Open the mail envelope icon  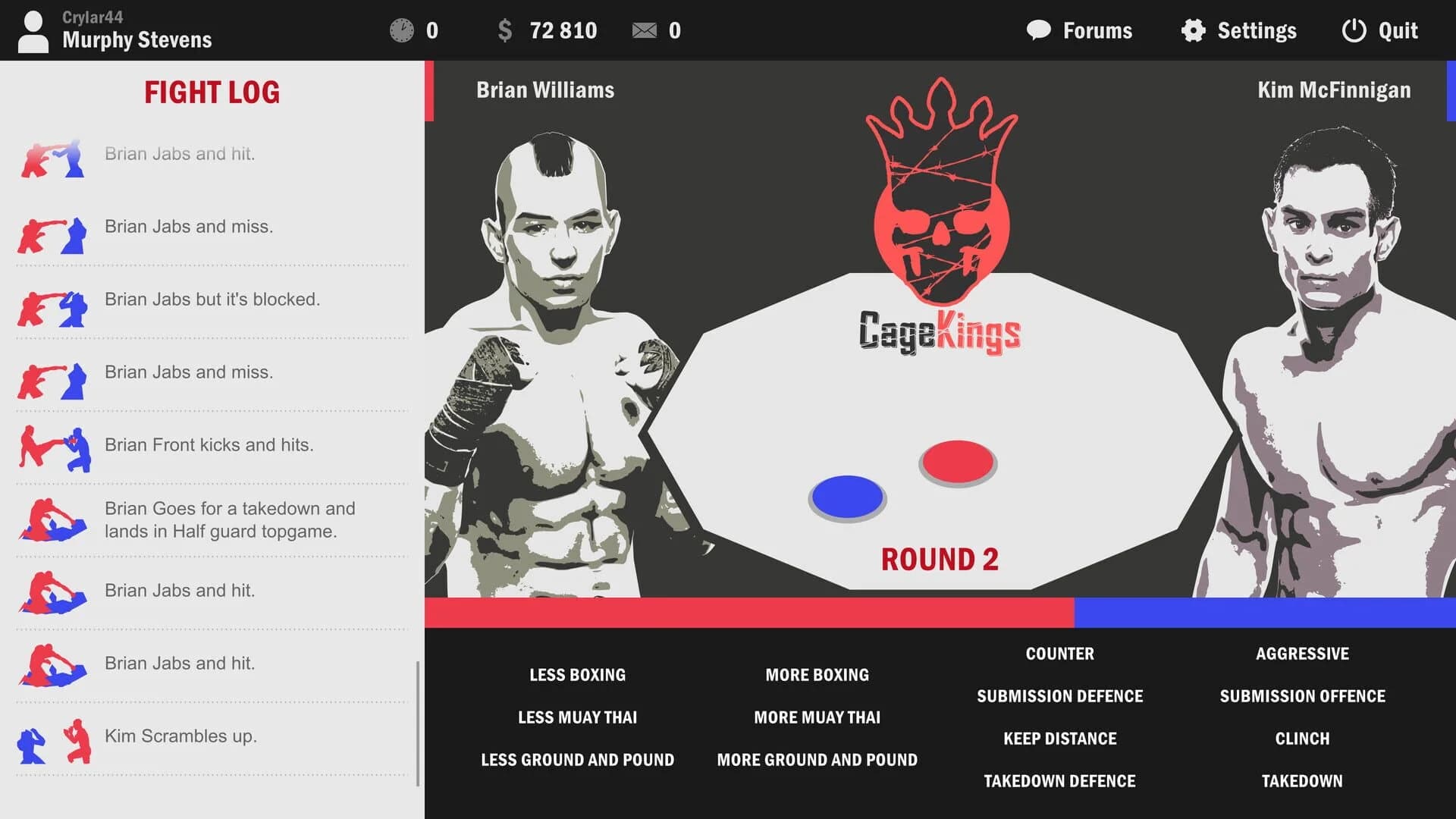tap(645, 30)
